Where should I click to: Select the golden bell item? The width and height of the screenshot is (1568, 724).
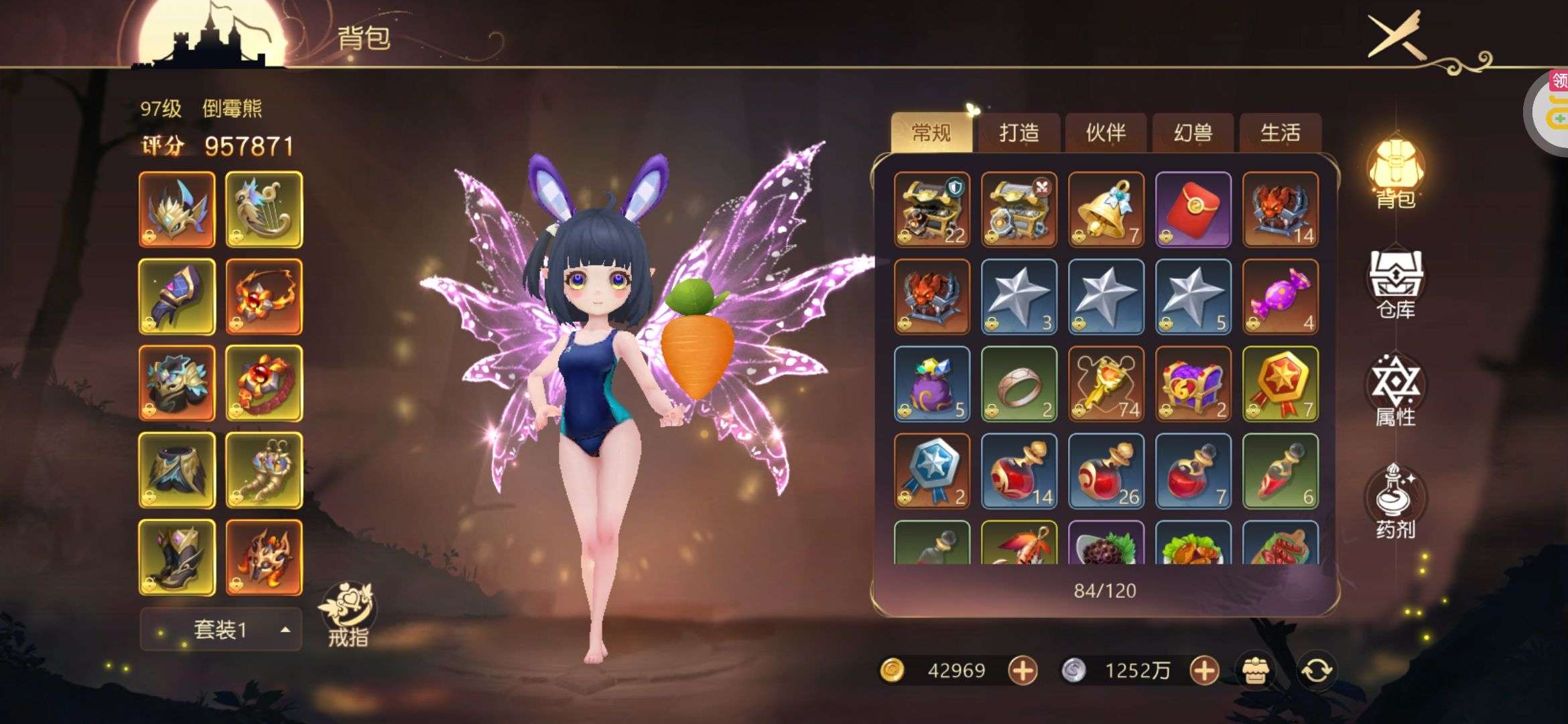click(x=1106, y=209)
